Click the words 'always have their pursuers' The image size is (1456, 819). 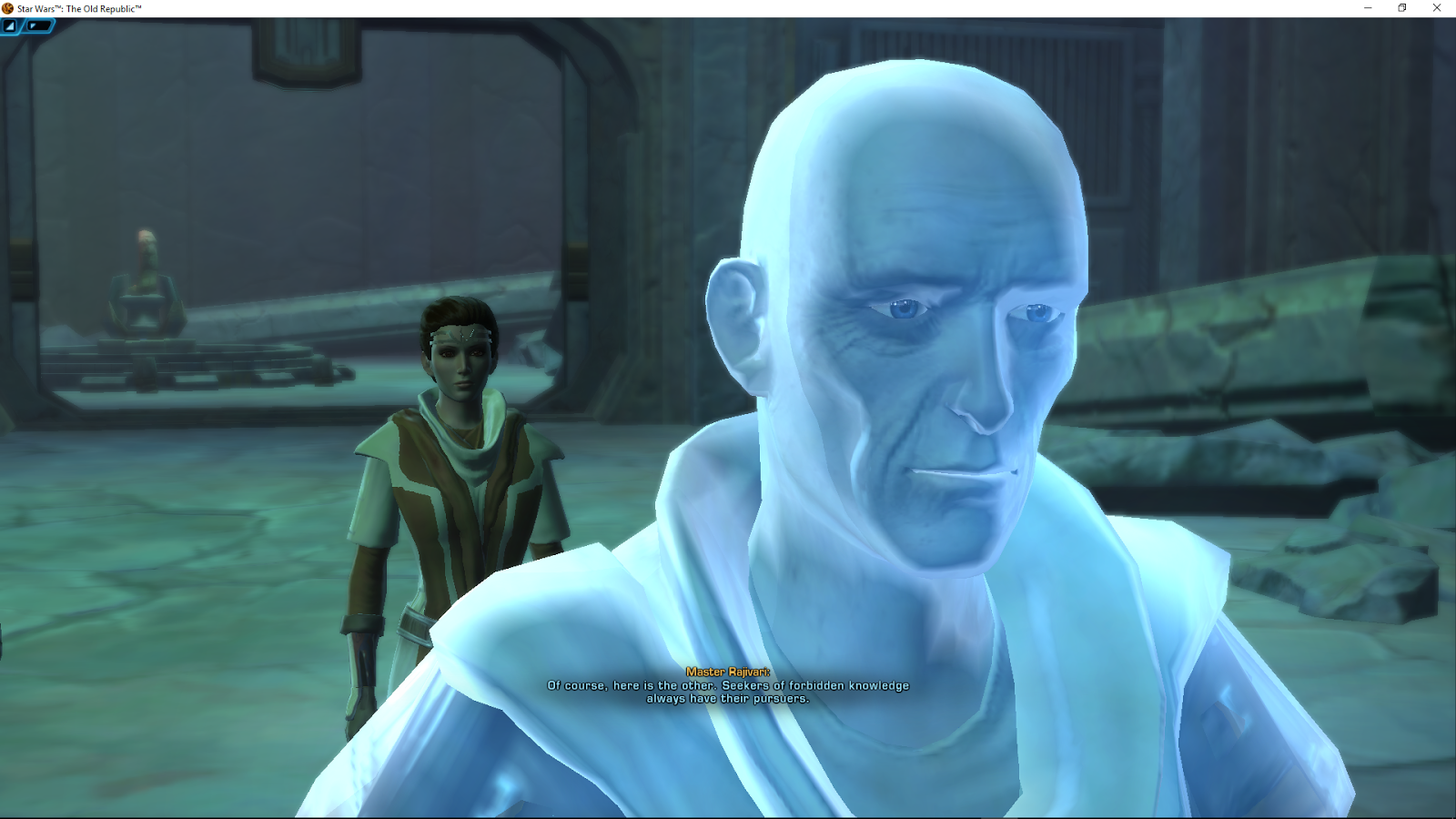pos(728,699)
